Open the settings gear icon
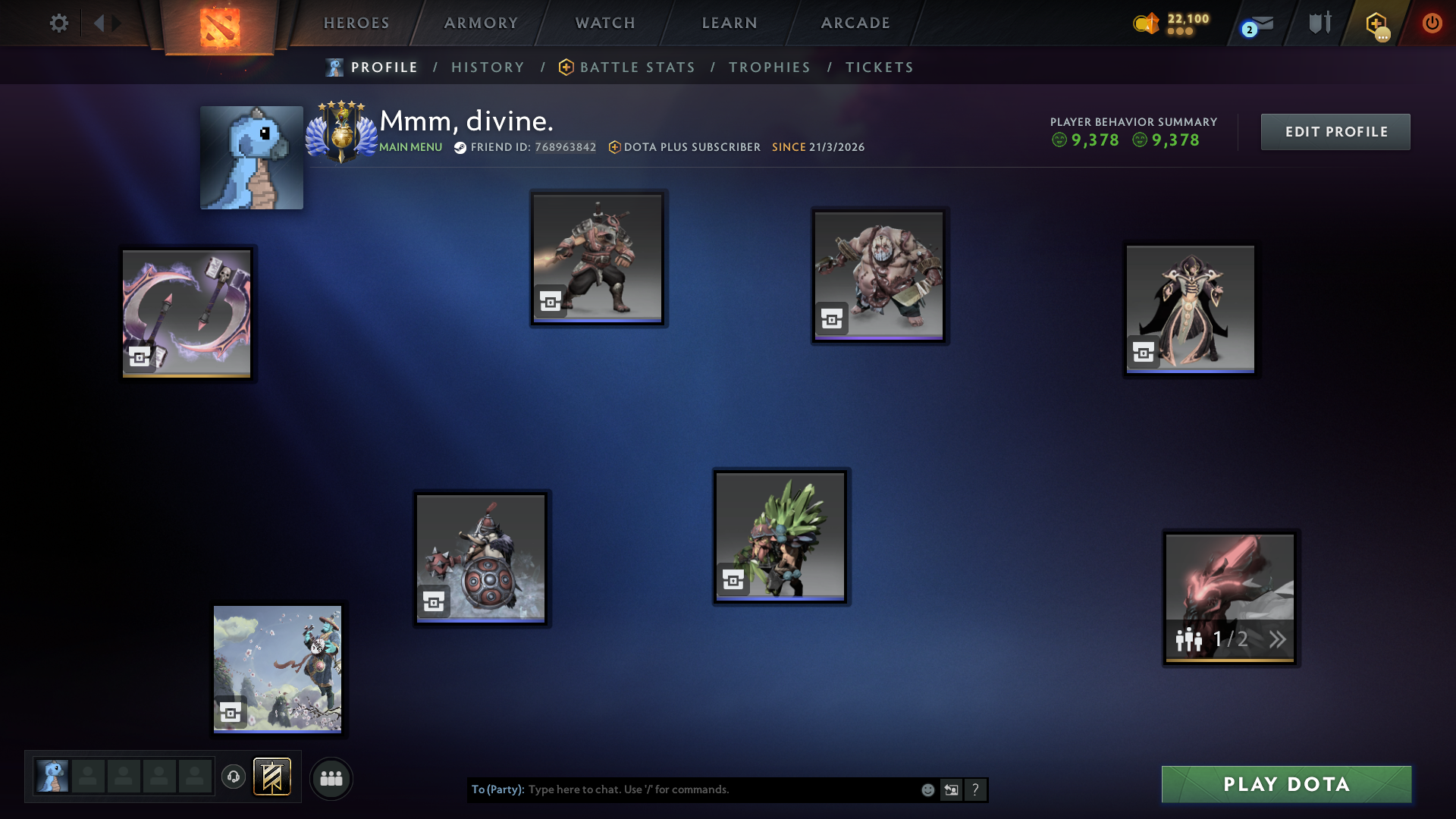 pos(59,23)
